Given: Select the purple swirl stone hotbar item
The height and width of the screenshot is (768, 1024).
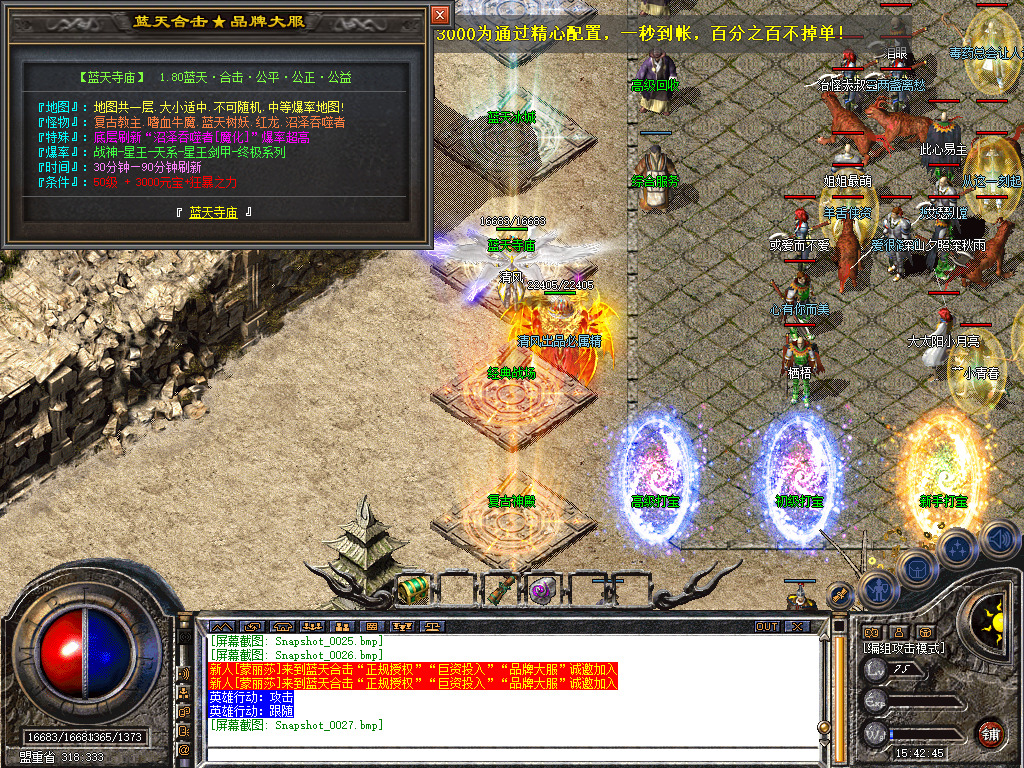Looking at the screenshot, I should pos(543,589).
